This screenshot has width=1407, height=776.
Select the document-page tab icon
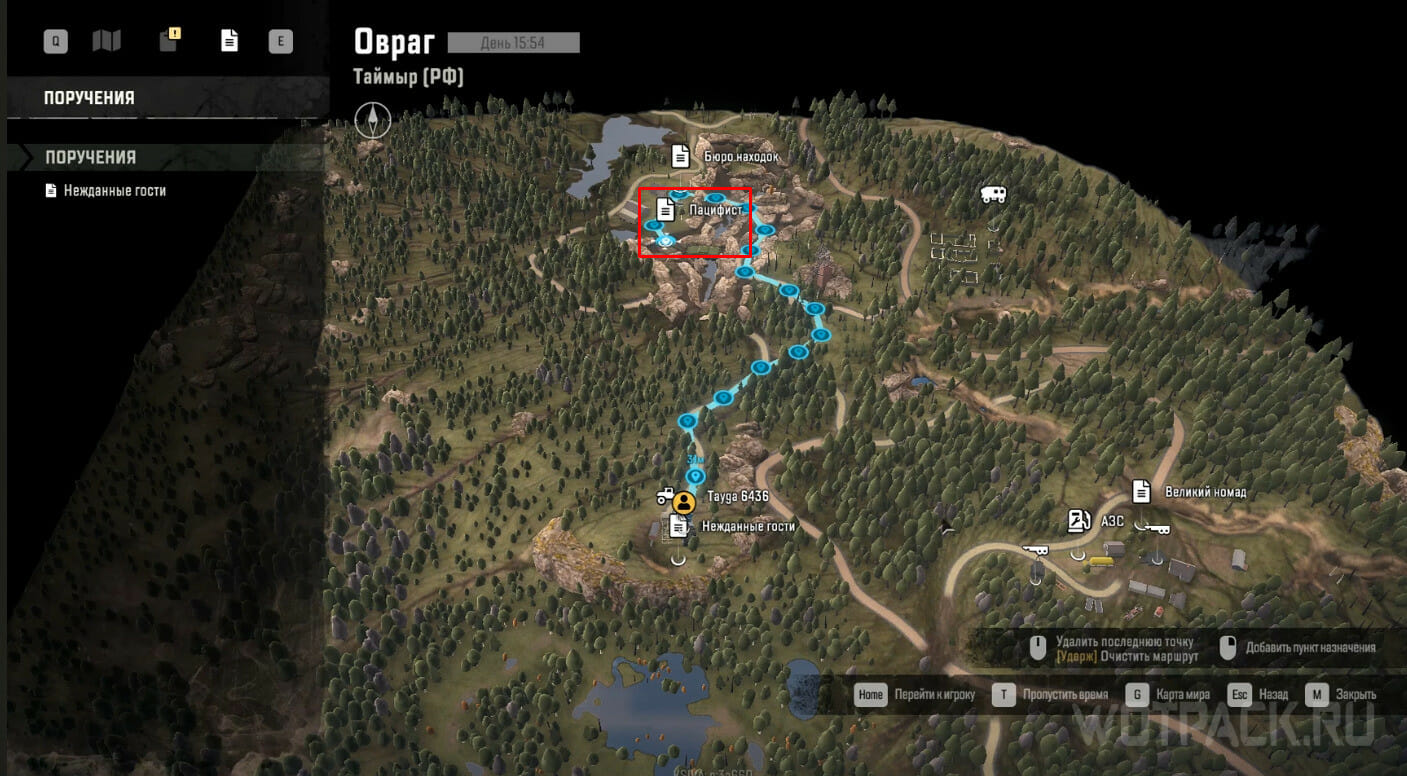230,41
